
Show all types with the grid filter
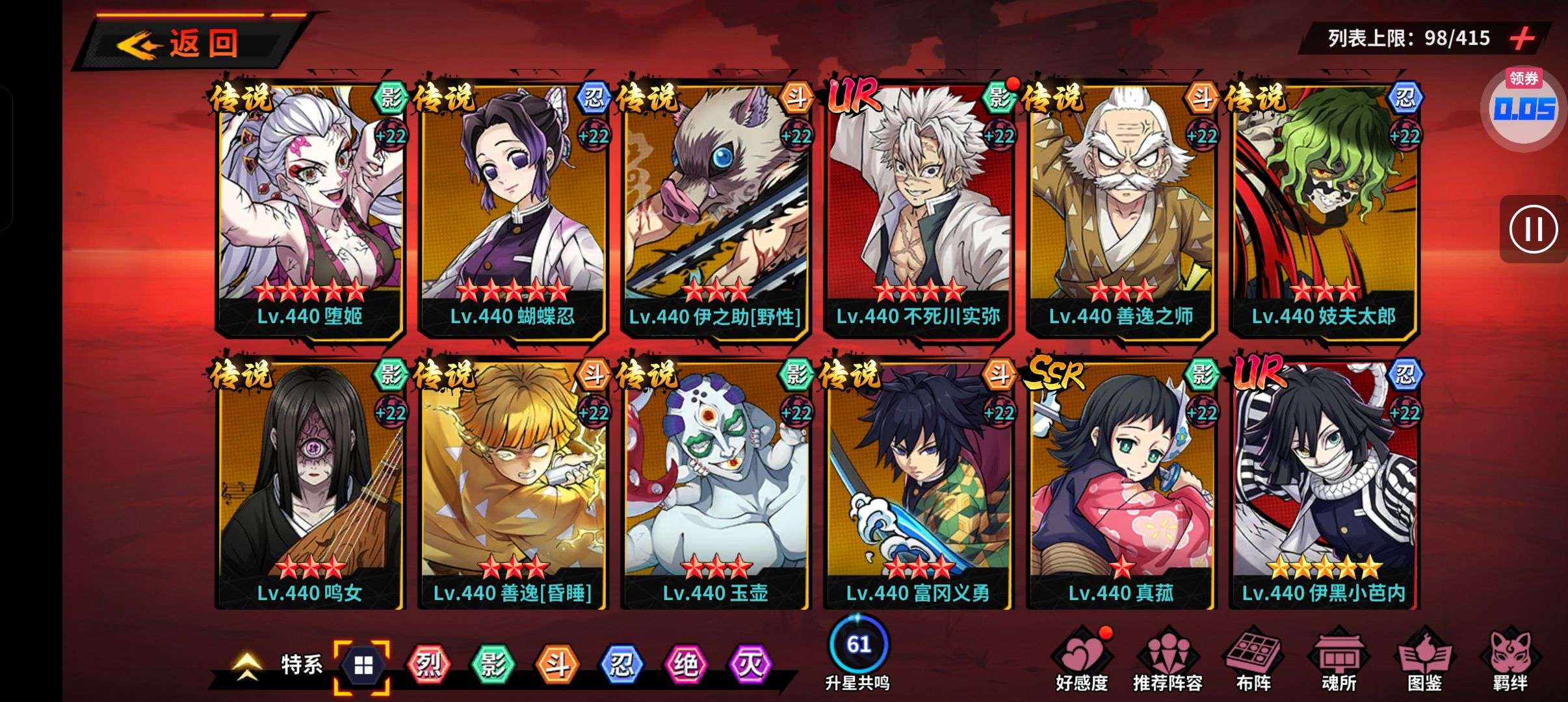pyautogui.click(x=363, y=666)
